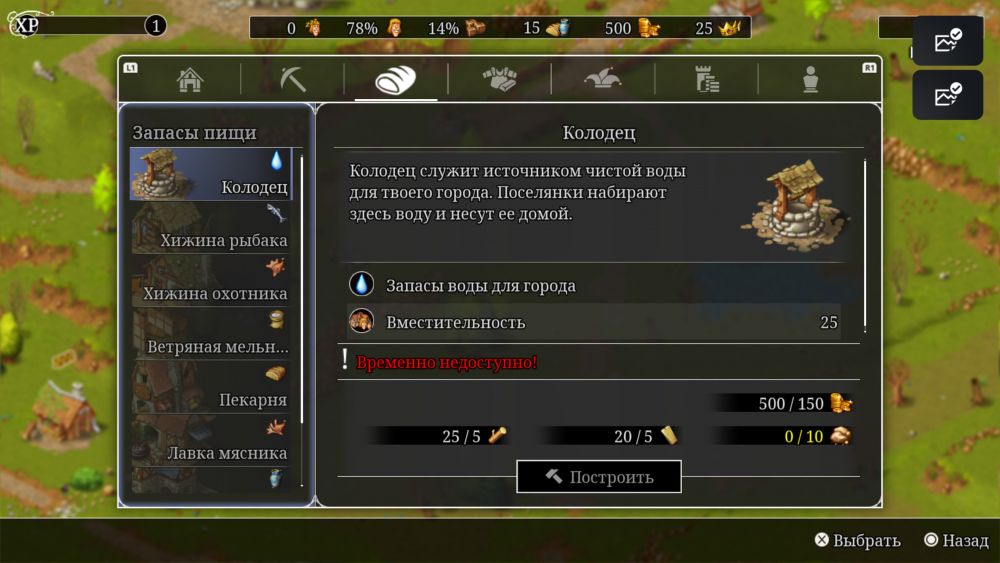Switch to the statue bust tab
This screenshot has height=563, width=1000.
point(810,80)
